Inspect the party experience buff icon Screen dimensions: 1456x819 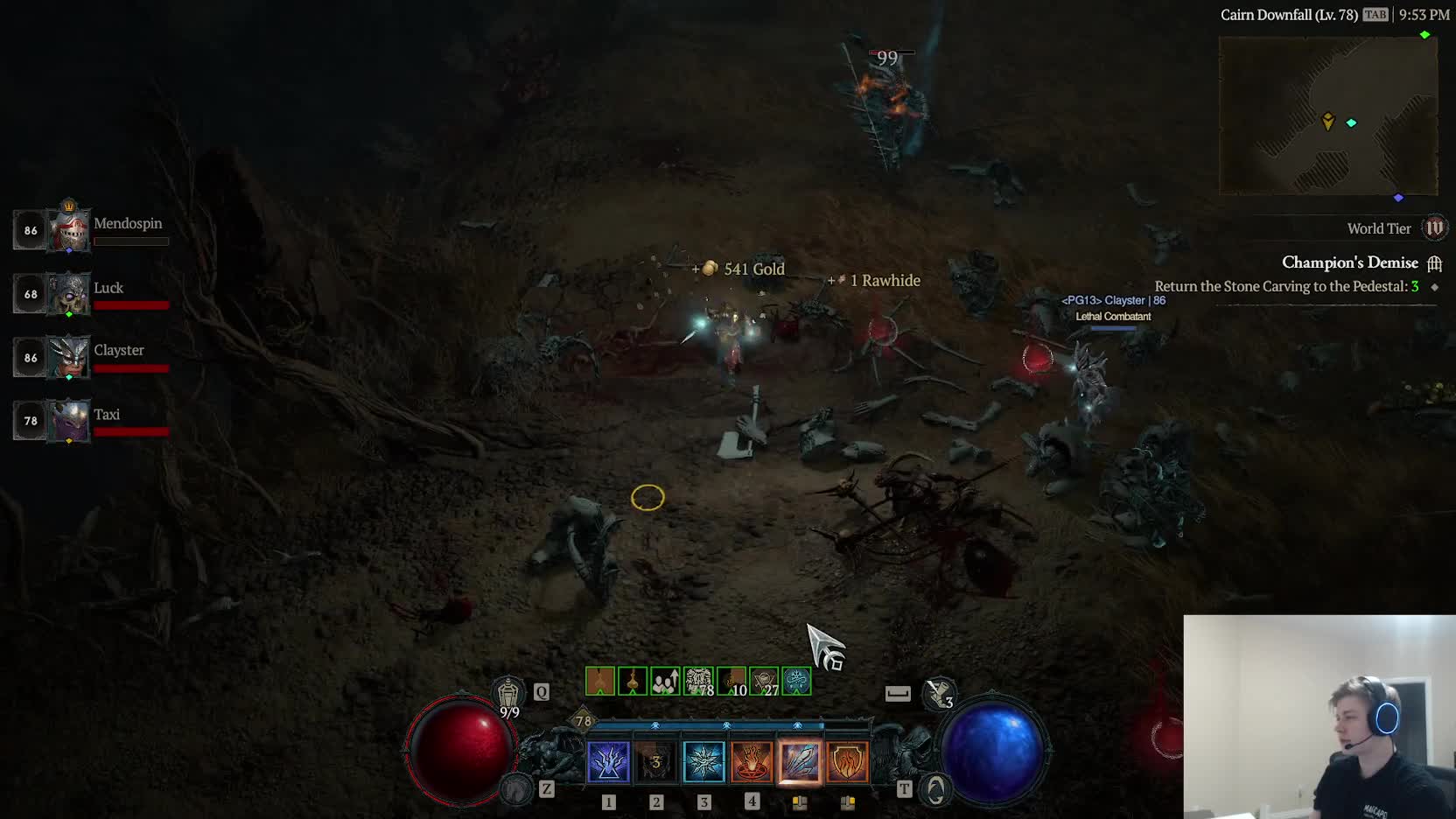click(x=665, y=681)
